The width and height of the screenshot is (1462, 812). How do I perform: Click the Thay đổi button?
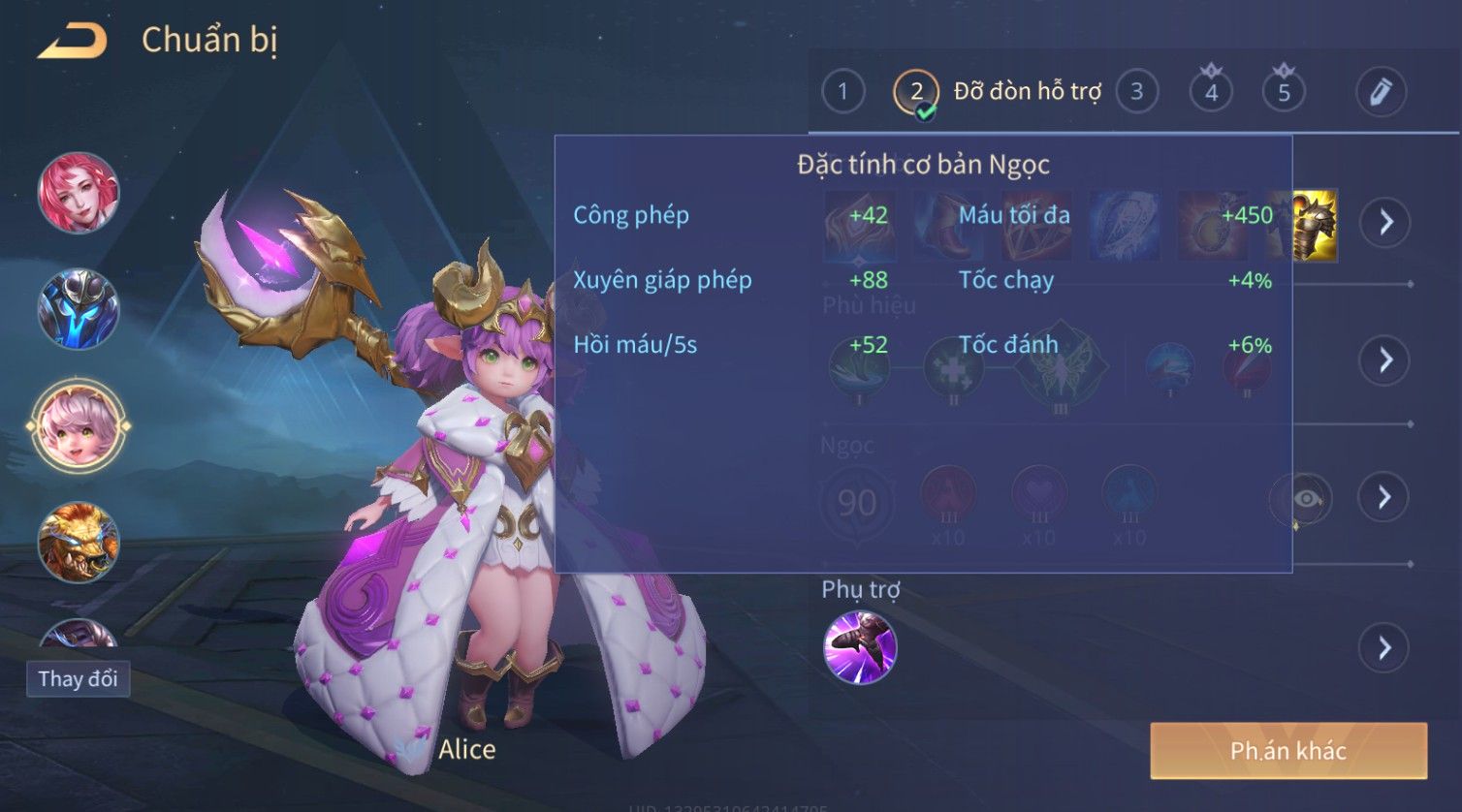coord(78,678)
